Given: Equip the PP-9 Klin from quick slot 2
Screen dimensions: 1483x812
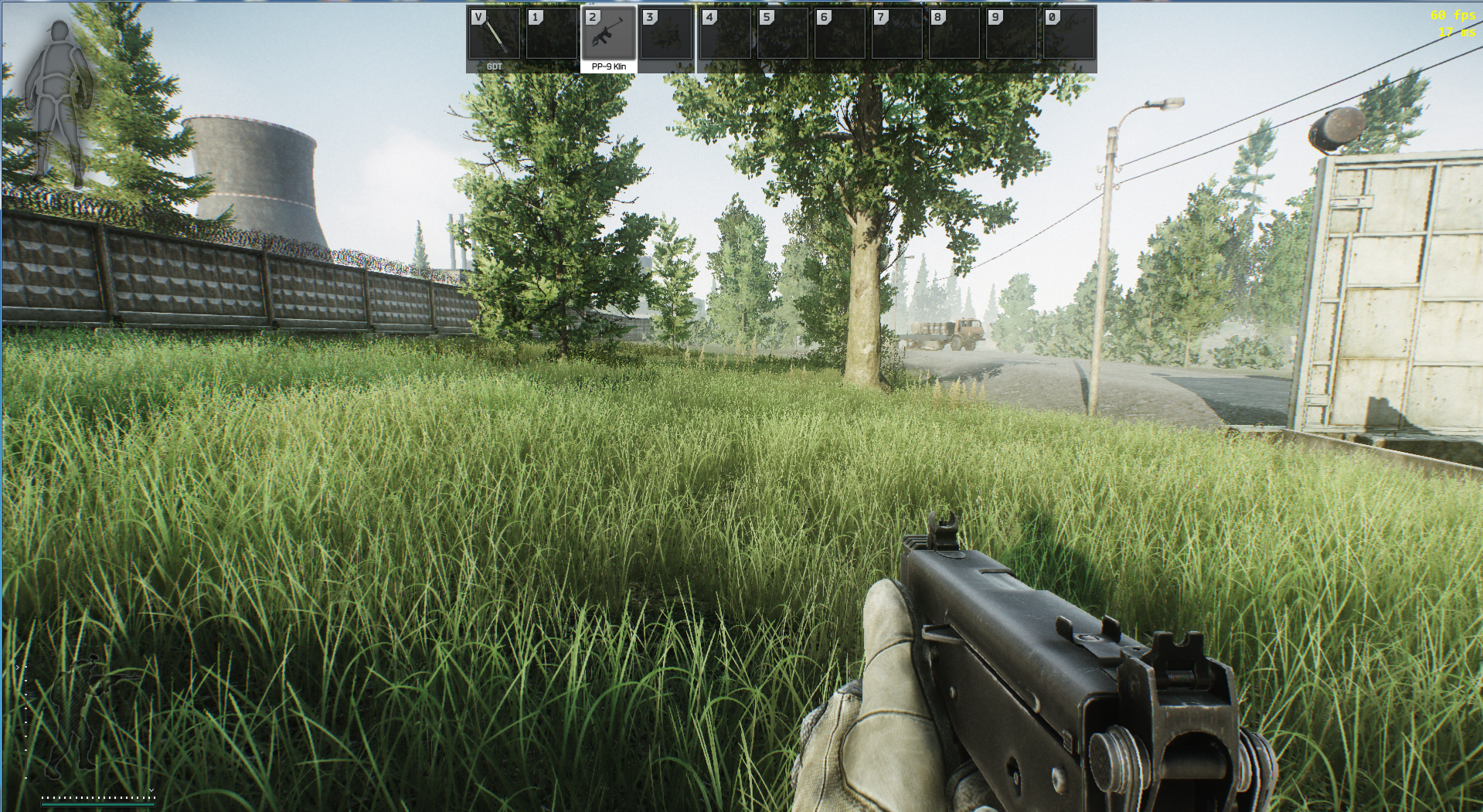Looking at the screenshot, I should click(608, 35).
